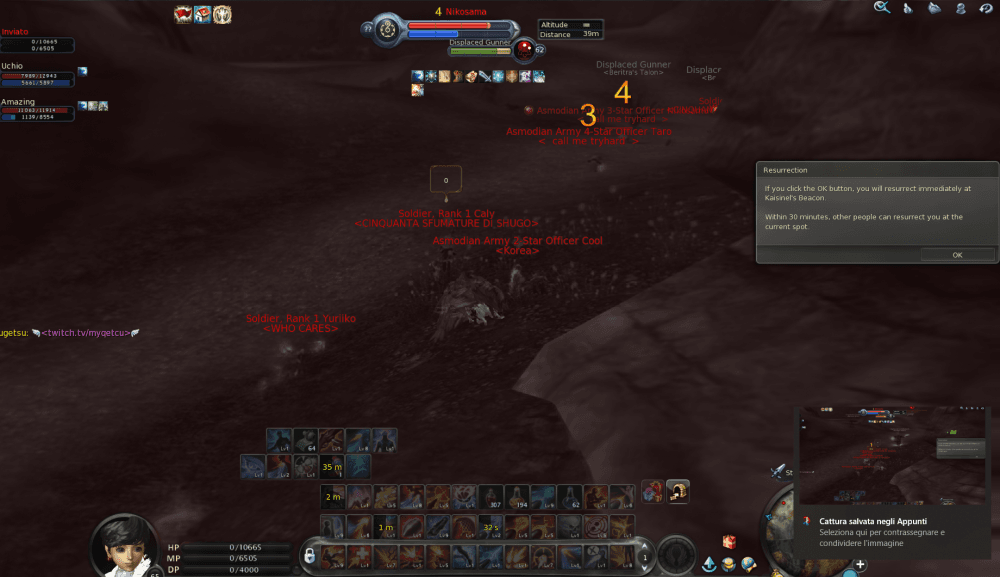Click the skill with 35 m cooldown
1000x577 pixels.
tap(331, 466)
